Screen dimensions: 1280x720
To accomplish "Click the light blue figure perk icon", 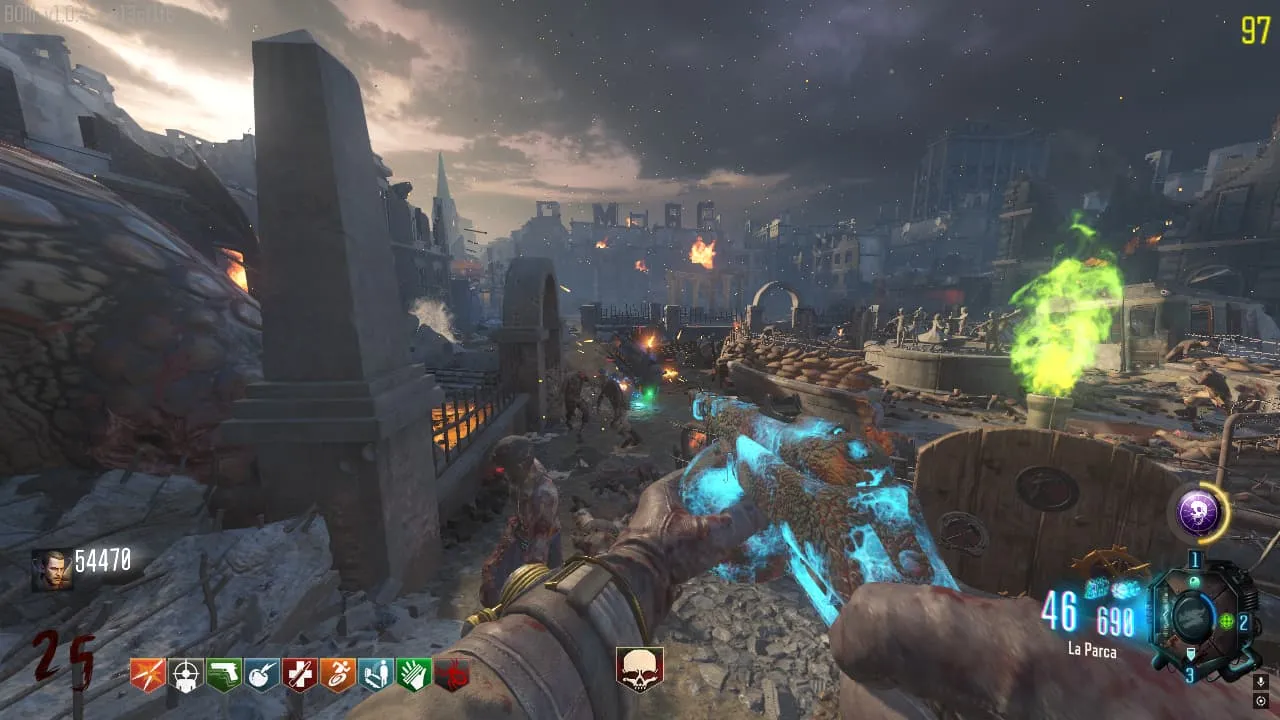I will click(376, 675).
